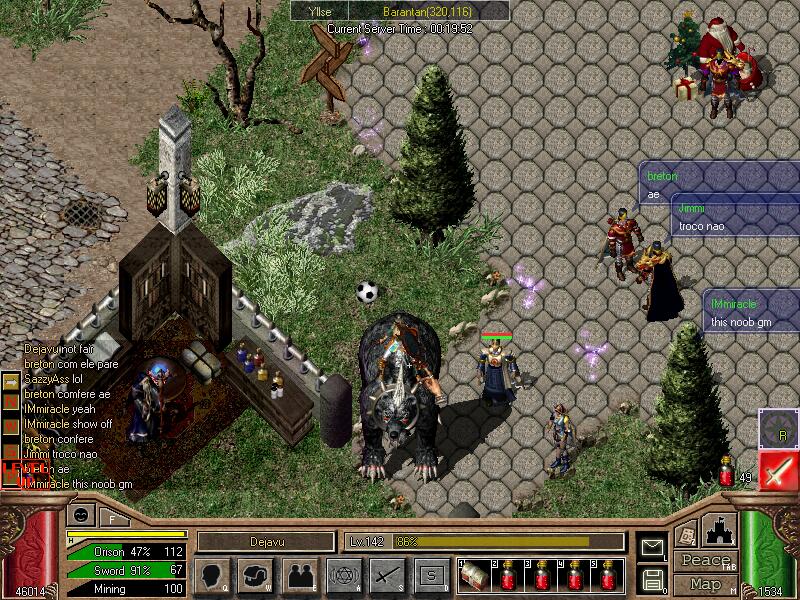The width and height of the screenshot is (800, 600).
Task: Click the floppy disk save button
Action: click(x=652, y=578)
